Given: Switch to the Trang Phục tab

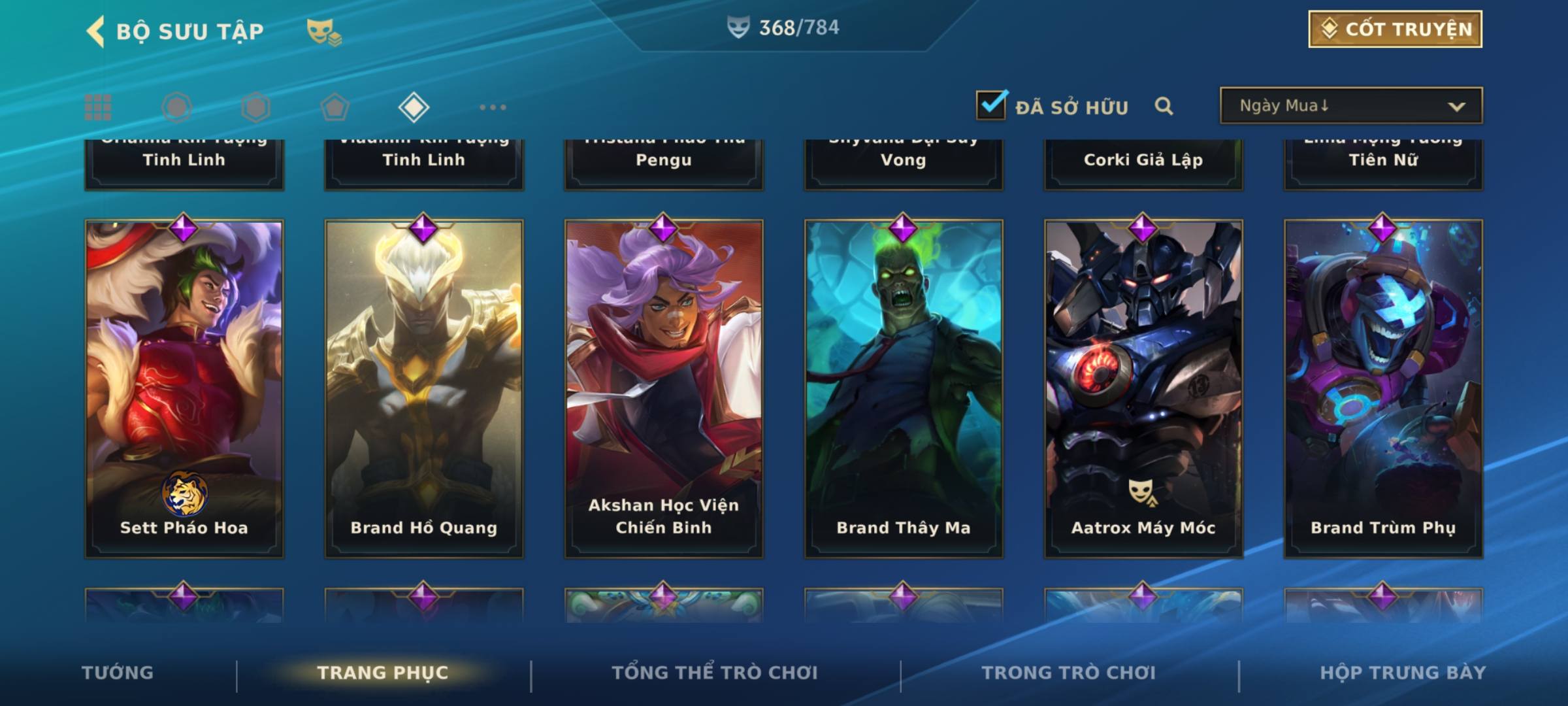Looking at the screenshot, I should pyautogui.click(x=383, y=673).
